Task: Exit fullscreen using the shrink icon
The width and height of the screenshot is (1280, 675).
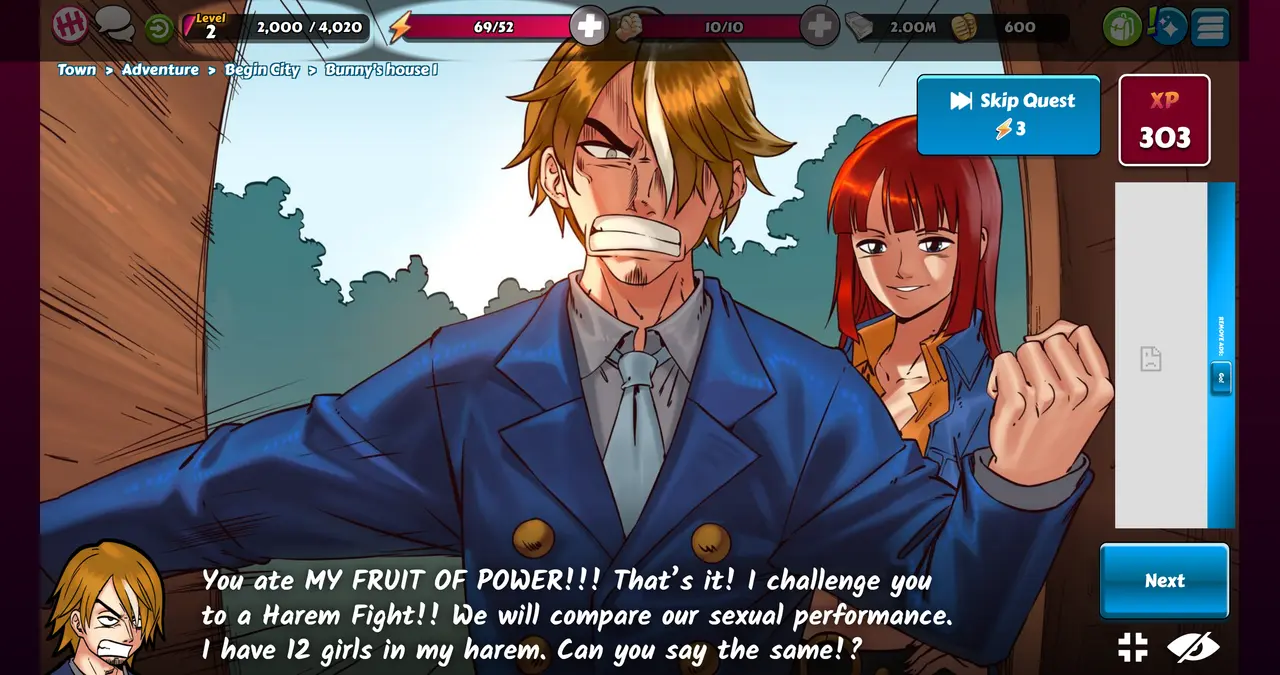Action: pyautogui.click(x=1133, y=647)
